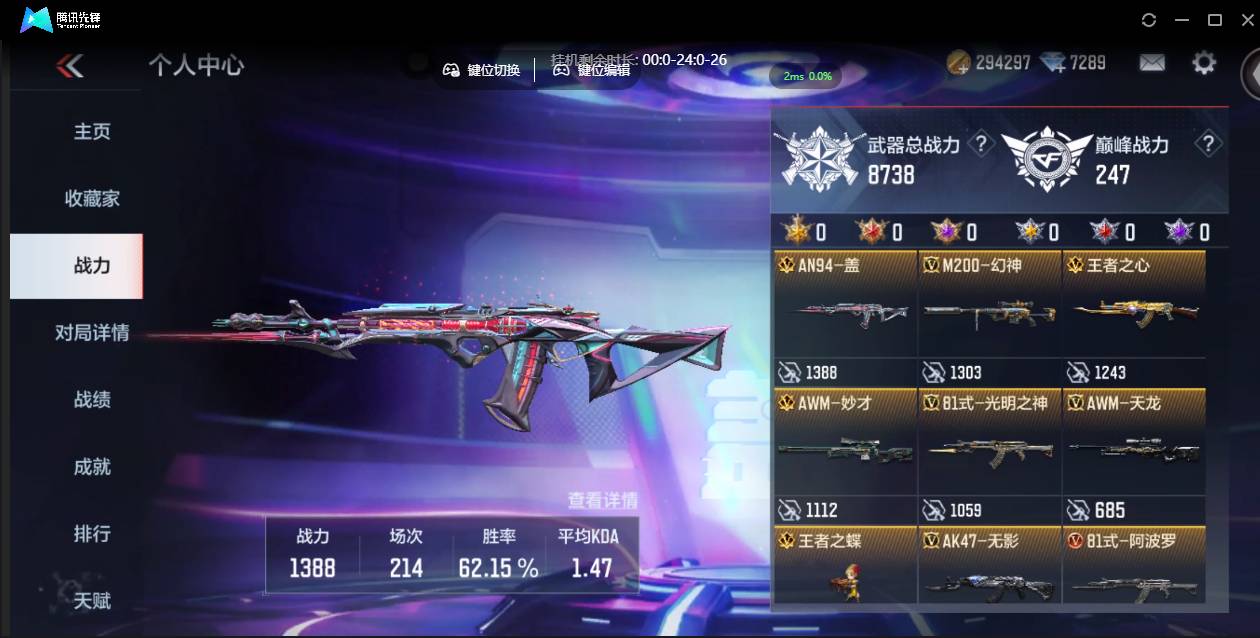This screenshot has width=1260, height=638.
Task: Show help for 巅峰战力
Action: (1208, 144)
